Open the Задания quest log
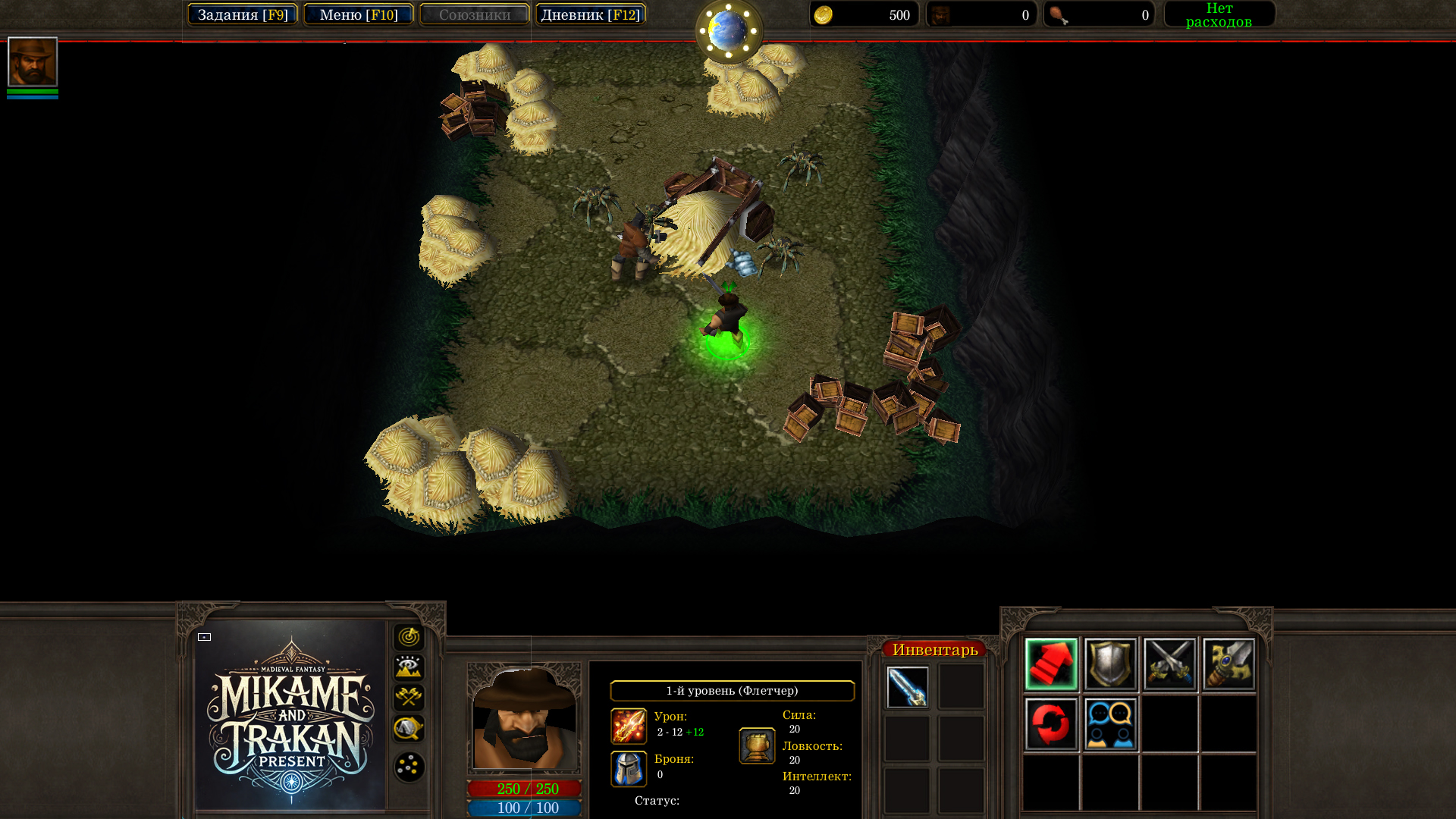Image resolution: width=1456 pixels, height=819 pixels. (243, 14)
